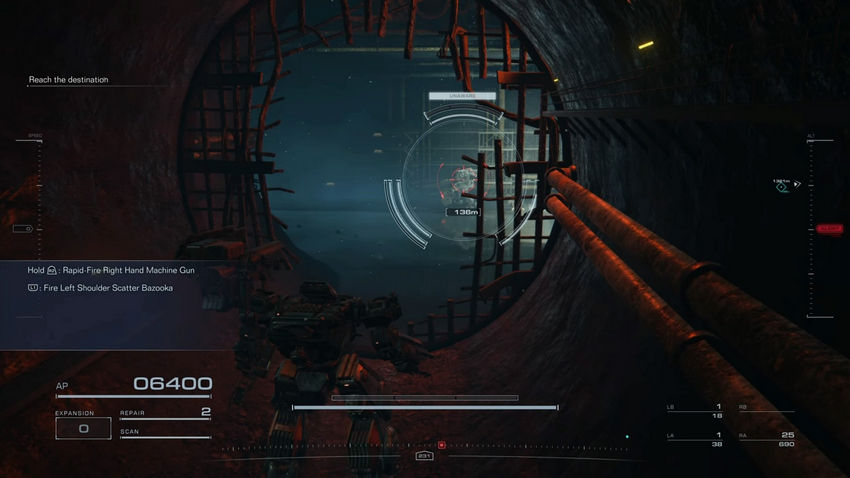Click the destination waypoint marker icon
This screenshot has height=478, width=850.
pyautogui.click(x=783, y=185)
